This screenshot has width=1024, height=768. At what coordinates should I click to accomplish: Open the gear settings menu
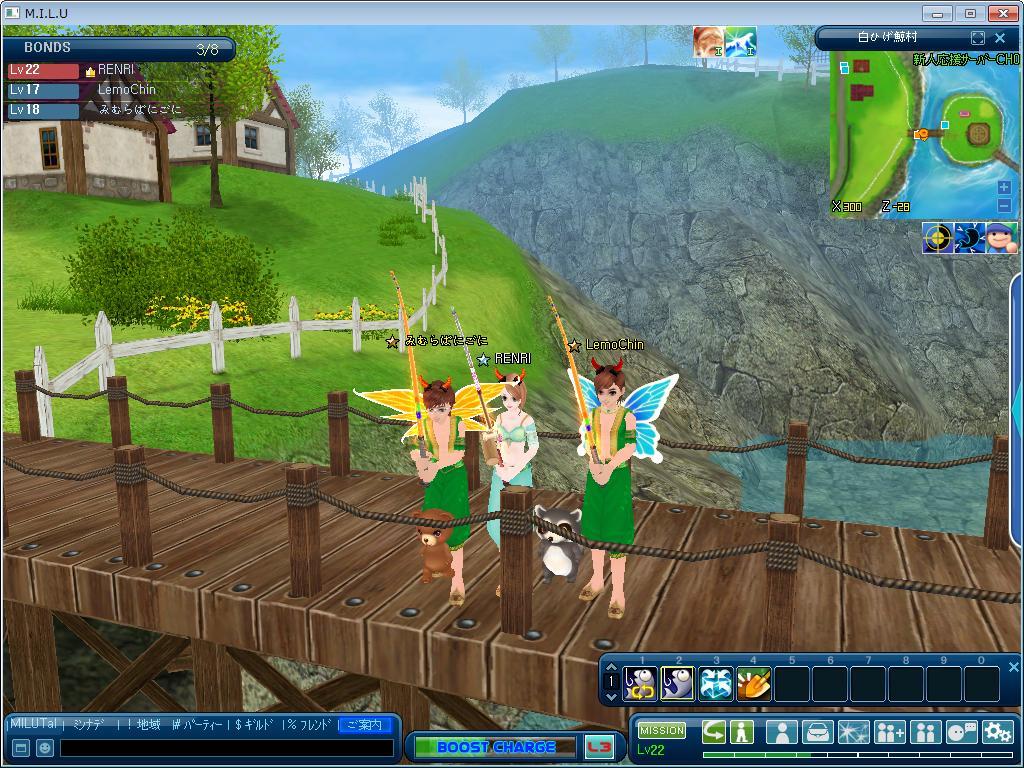click(x=997, y=732)
